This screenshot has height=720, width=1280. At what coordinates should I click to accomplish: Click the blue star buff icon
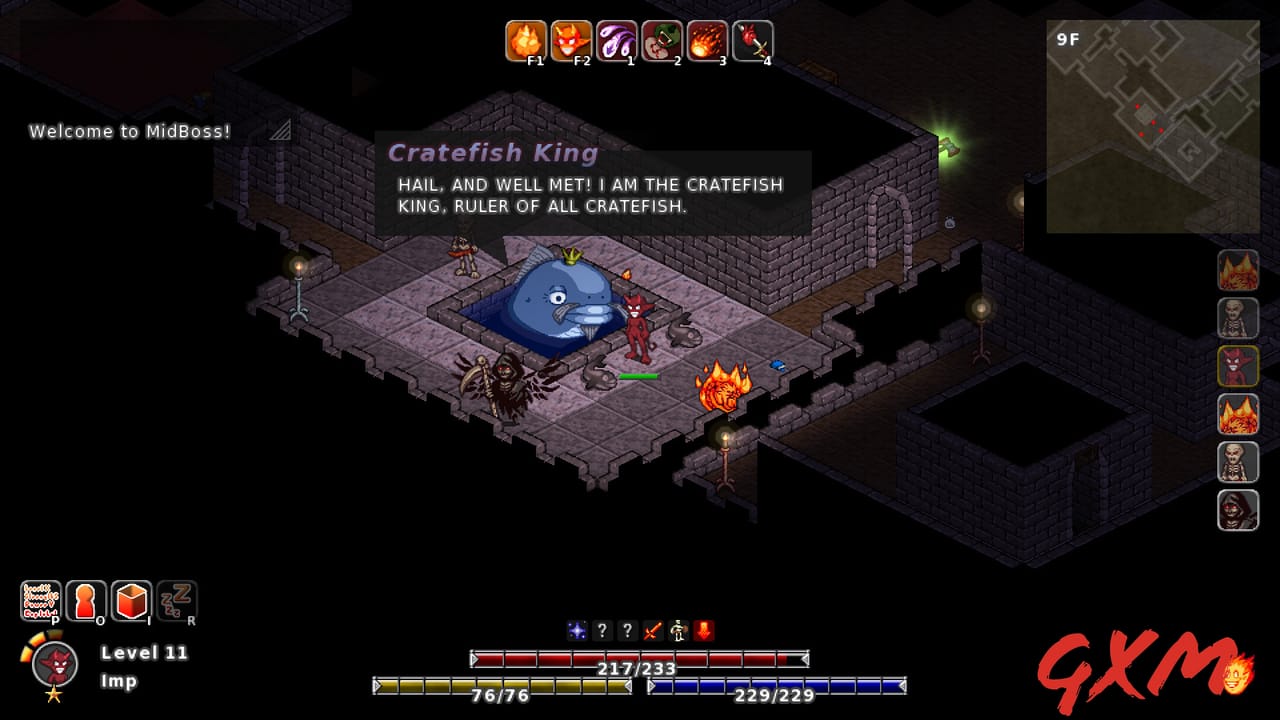point(575,630)
